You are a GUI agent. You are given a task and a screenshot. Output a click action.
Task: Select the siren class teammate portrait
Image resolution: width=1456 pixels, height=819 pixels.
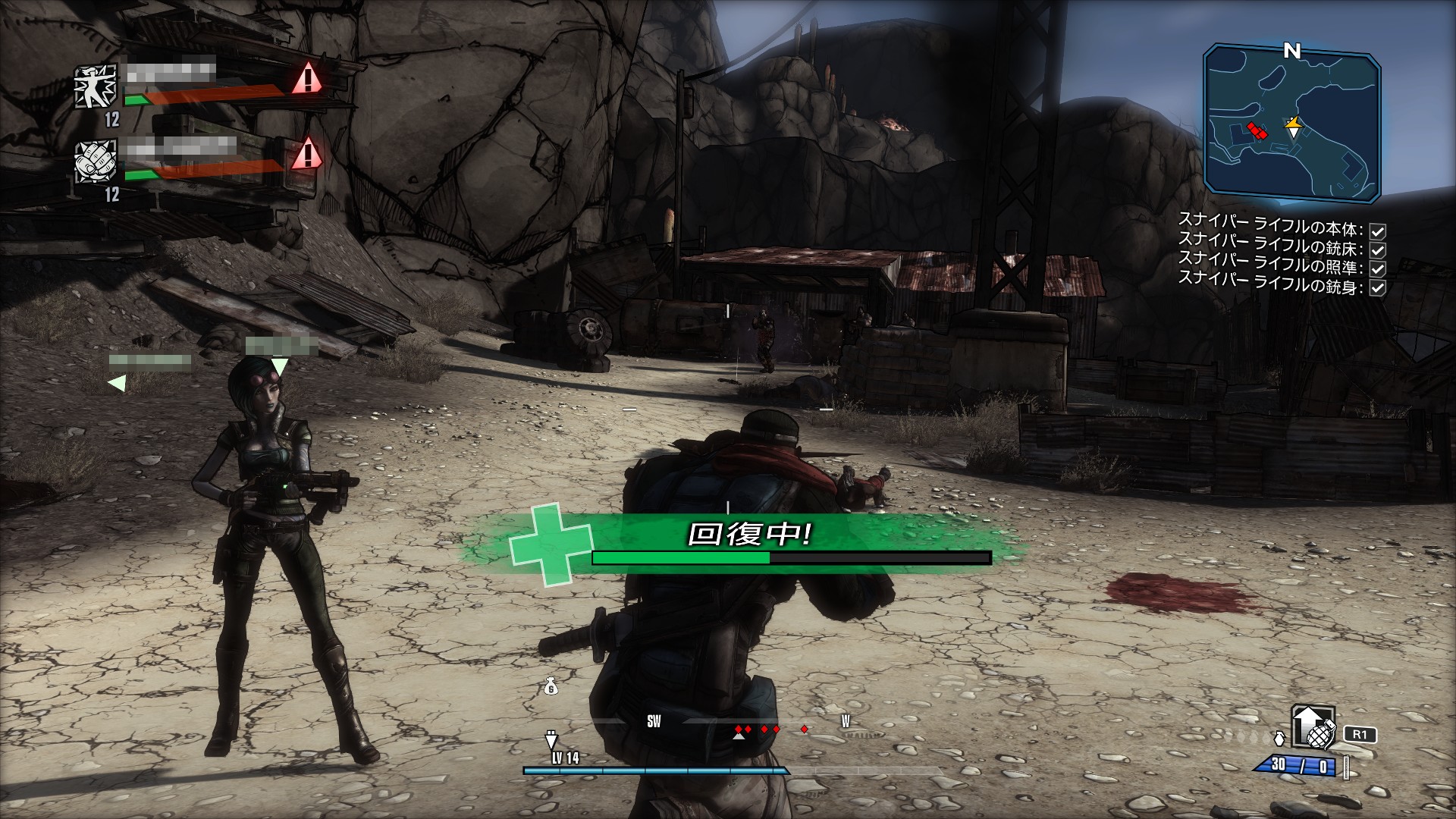(x=96, y=86)
